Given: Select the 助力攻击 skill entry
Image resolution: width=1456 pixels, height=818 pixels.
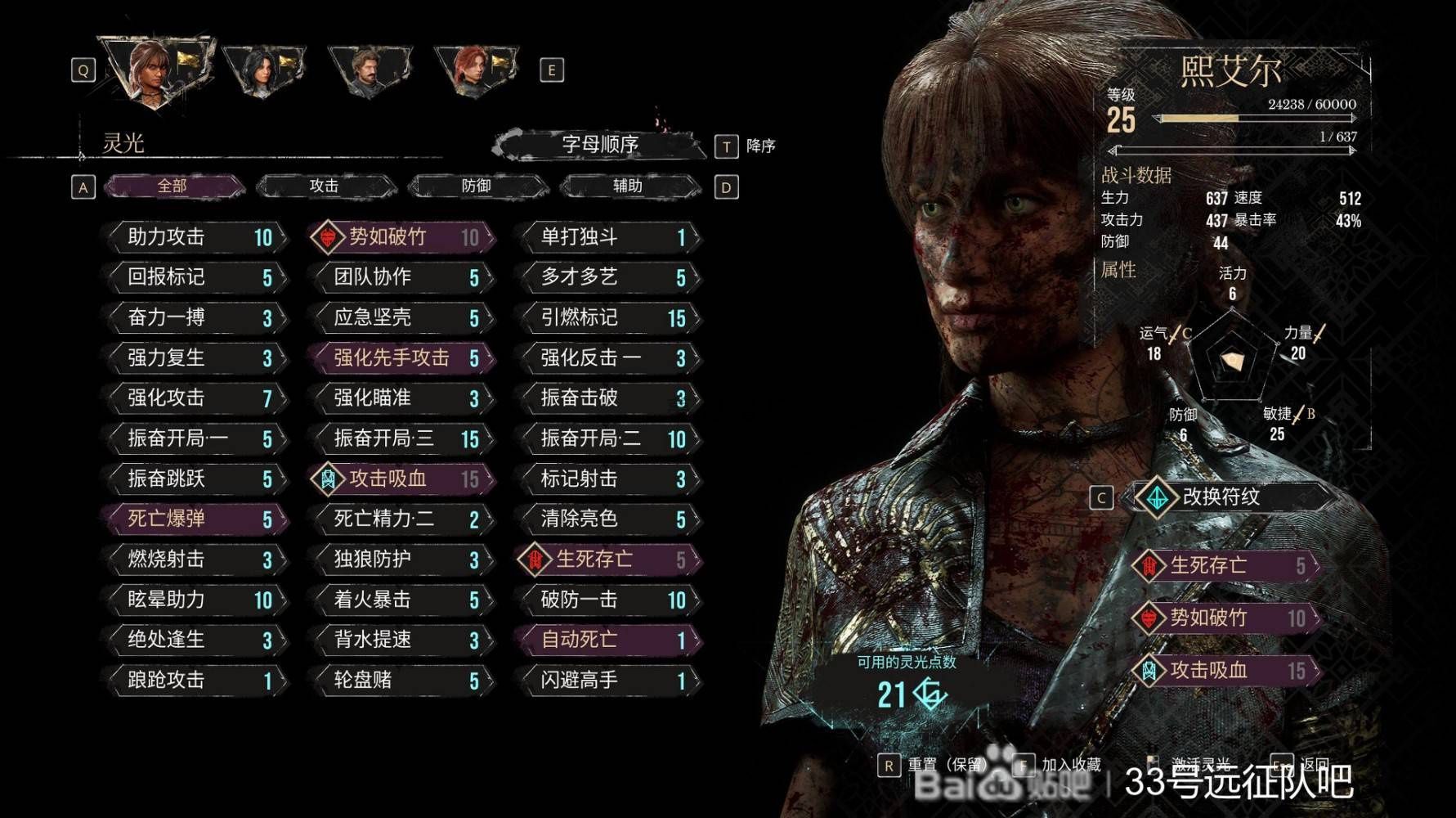Looking at the screenshot, I should 197,237.
